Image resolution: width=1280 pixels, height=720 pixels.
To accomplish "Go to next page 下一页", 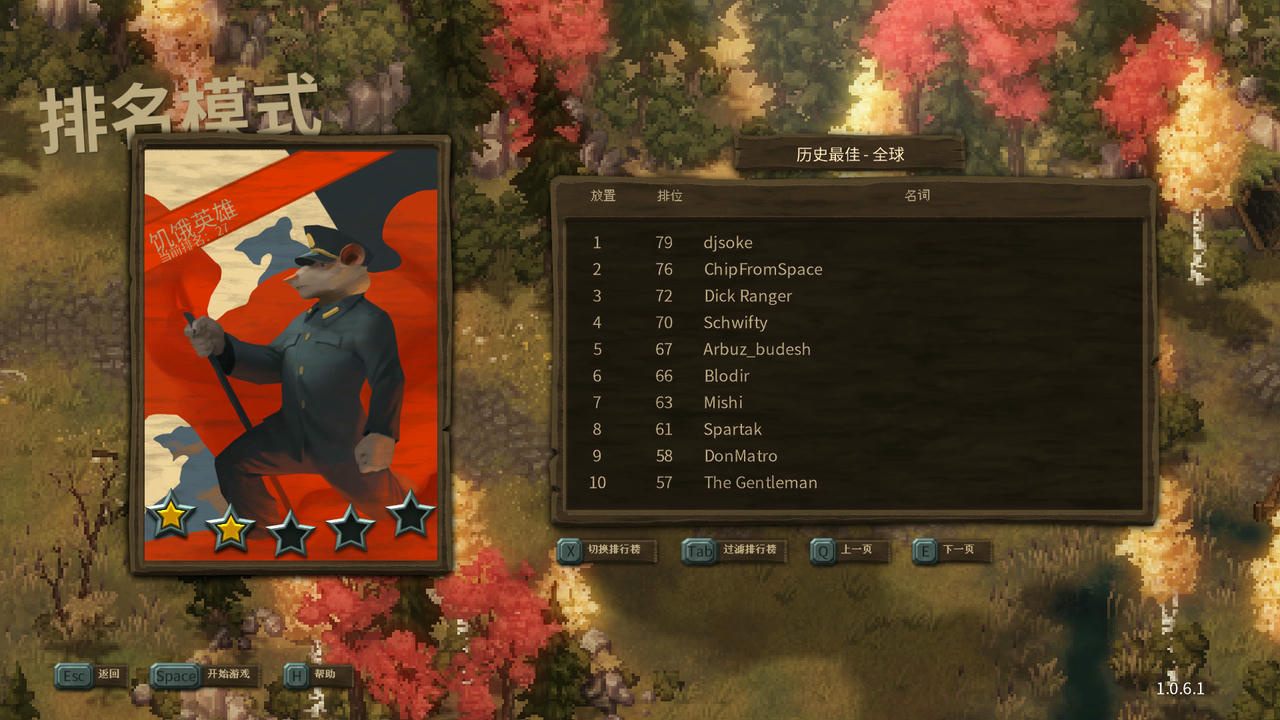I will click(951, 550).
